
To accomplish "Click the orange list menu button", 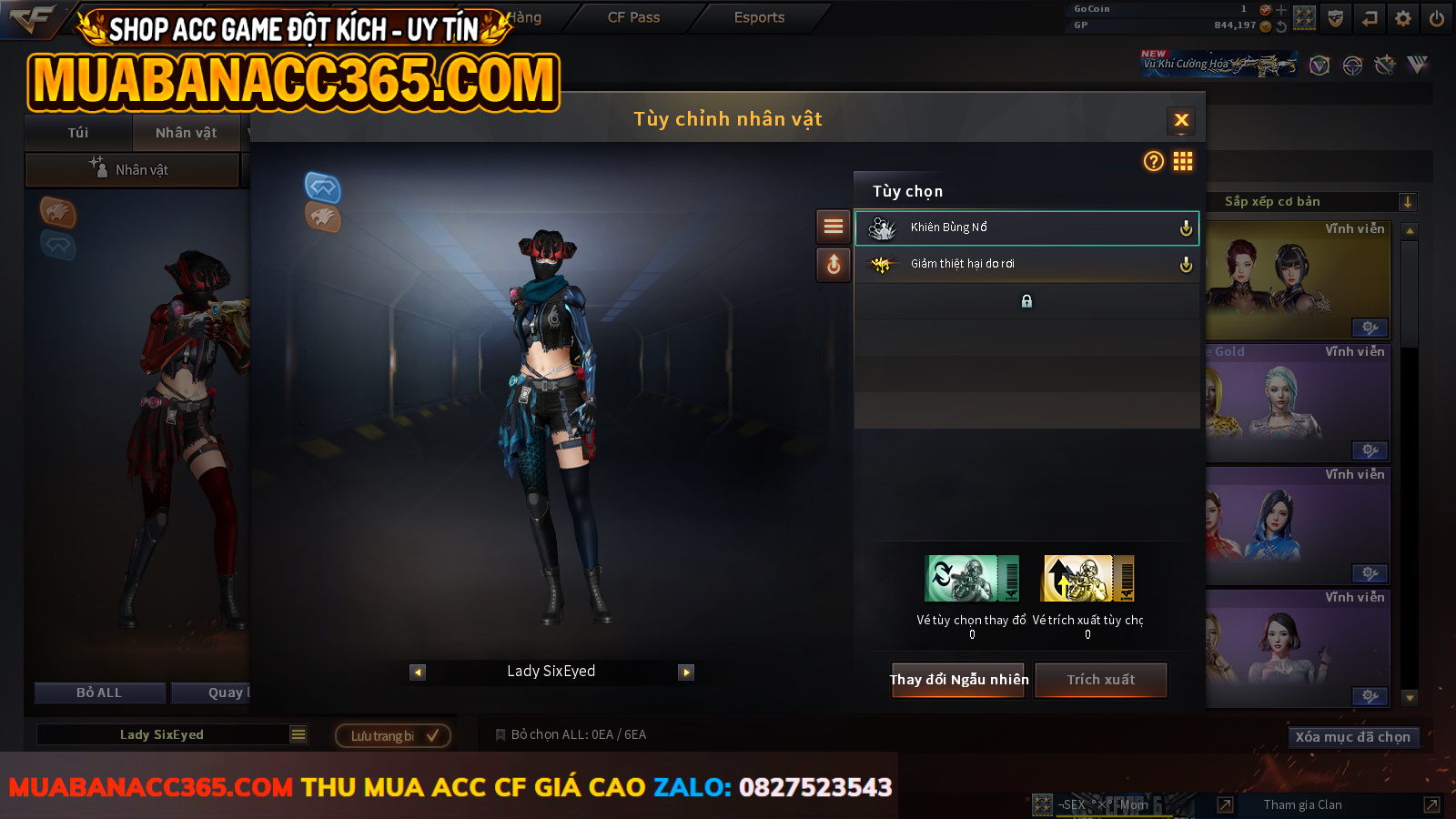I will 833,227.
